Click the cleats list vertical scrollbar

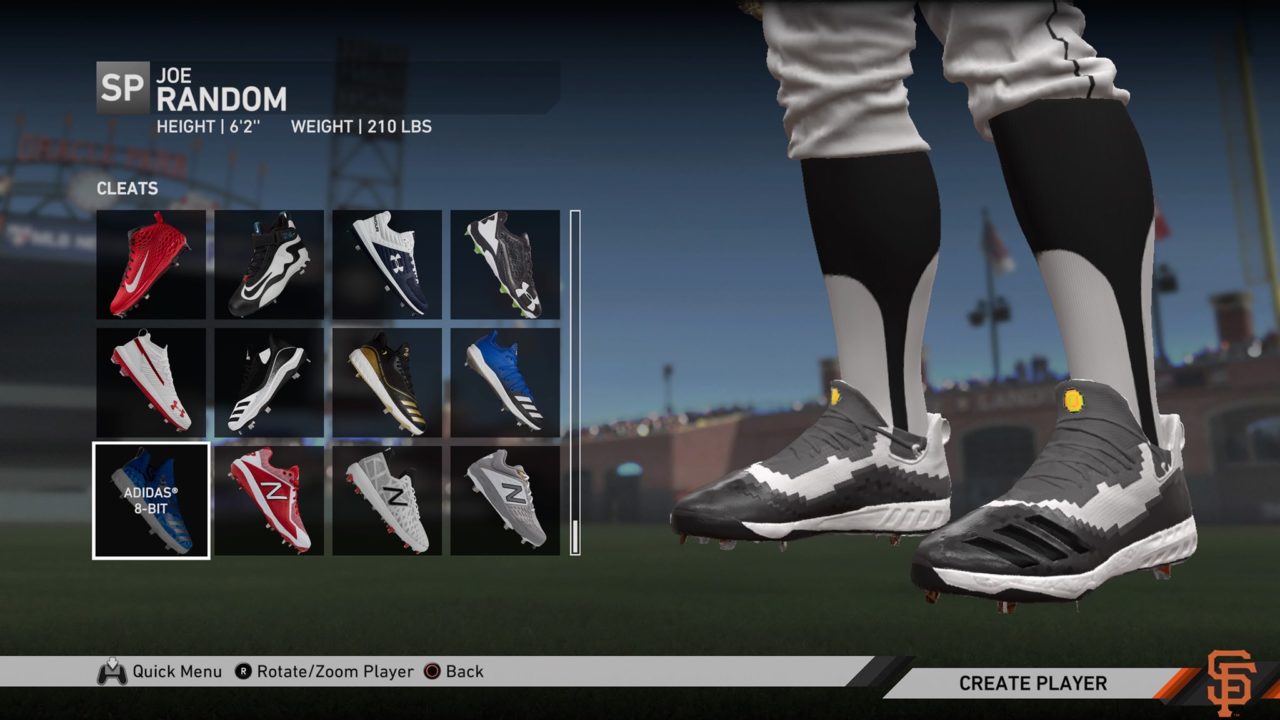(x=575, y=382)
